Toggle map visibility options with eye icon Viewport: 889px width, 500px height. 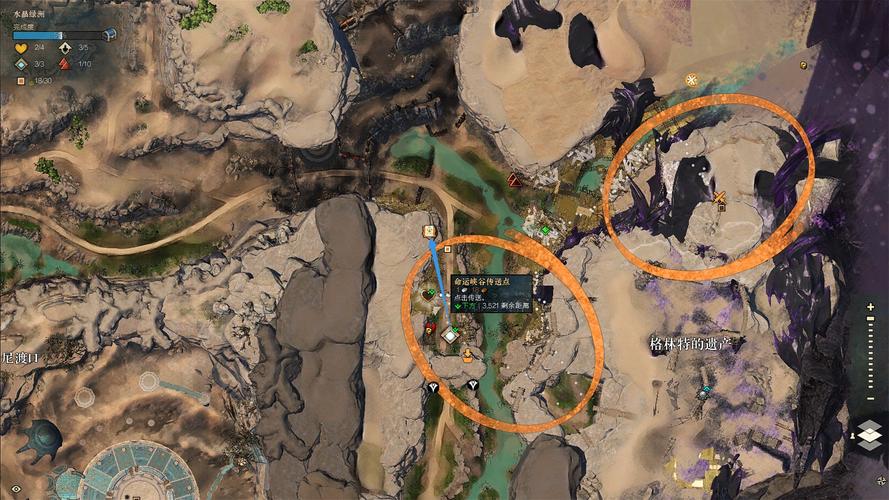click(x=15, y=489)
